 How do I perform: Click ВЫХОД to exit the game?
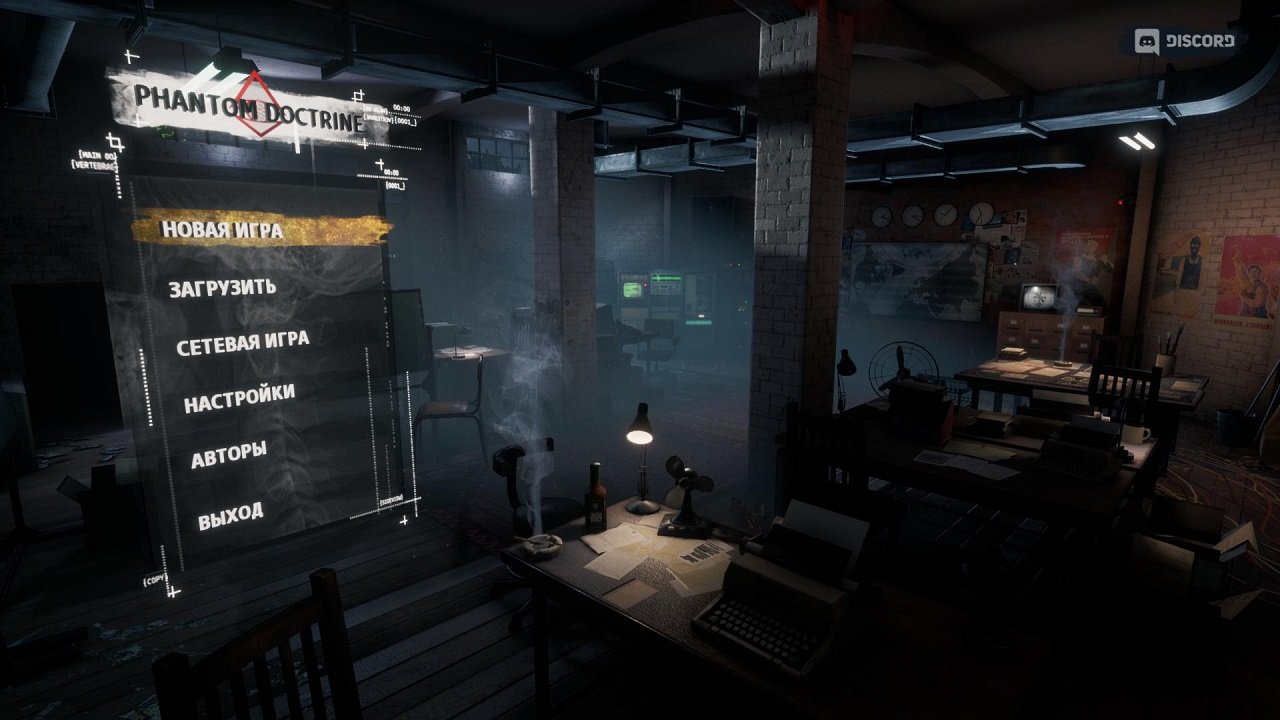[232, 512]
